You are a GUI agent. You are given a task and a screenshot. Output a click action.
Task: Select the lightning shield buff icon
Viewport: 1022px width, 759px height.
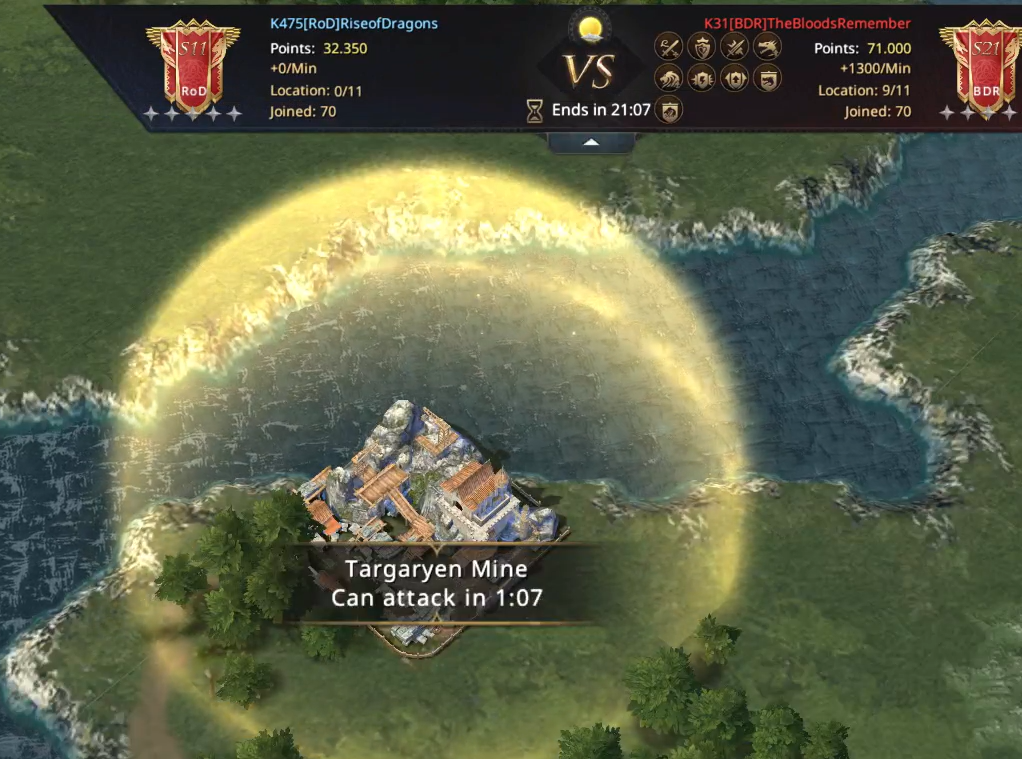click(702, 78)
